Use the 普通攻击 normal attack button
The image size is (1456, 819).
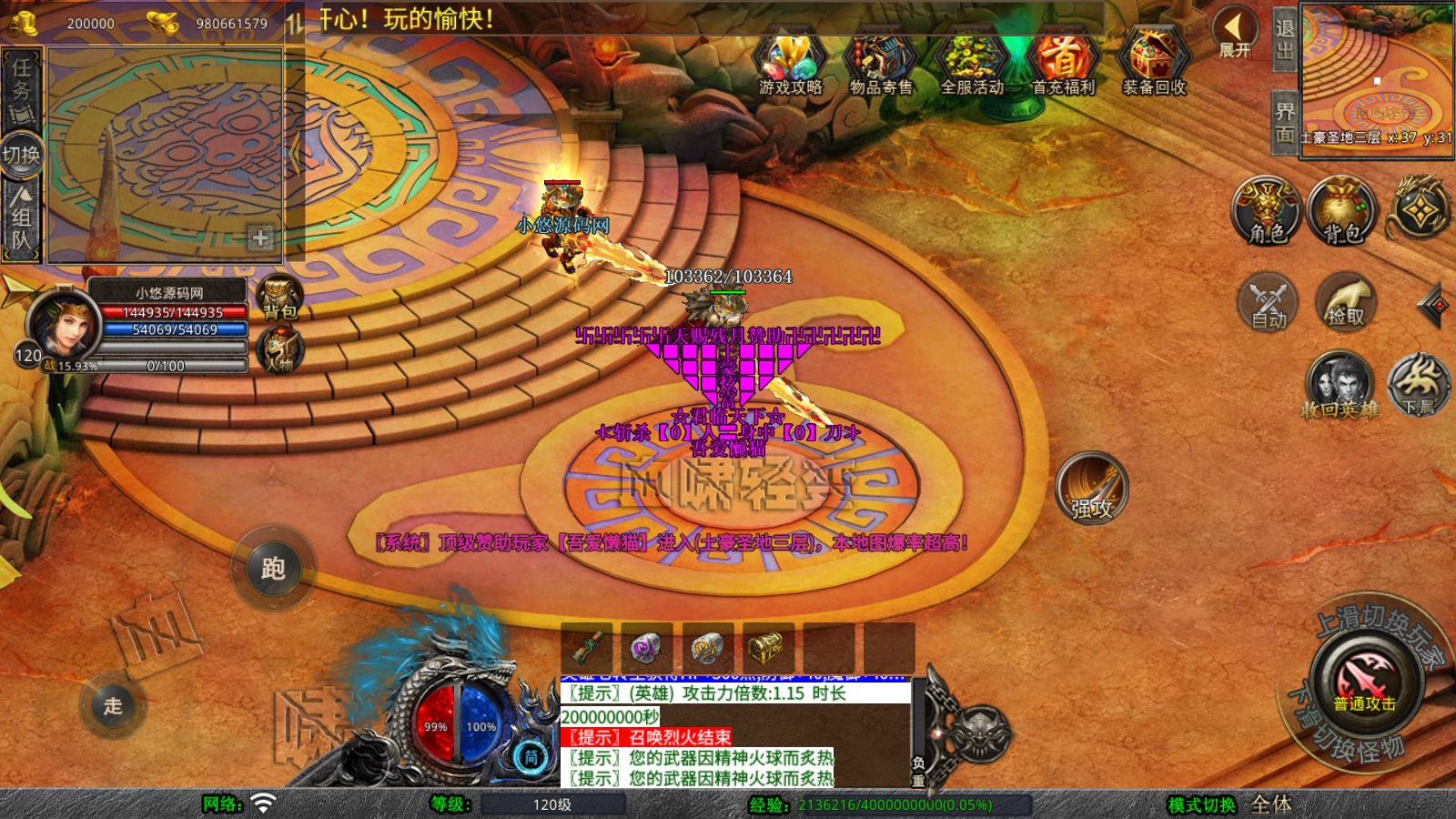pyautogui.click(x=1365, y=681)
